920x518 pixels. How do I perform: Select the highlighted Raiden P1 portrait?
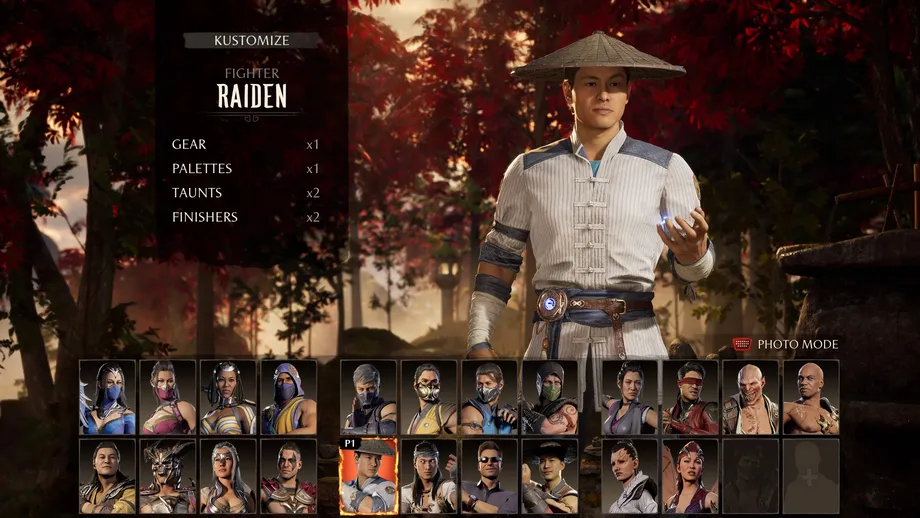(368, 476)
